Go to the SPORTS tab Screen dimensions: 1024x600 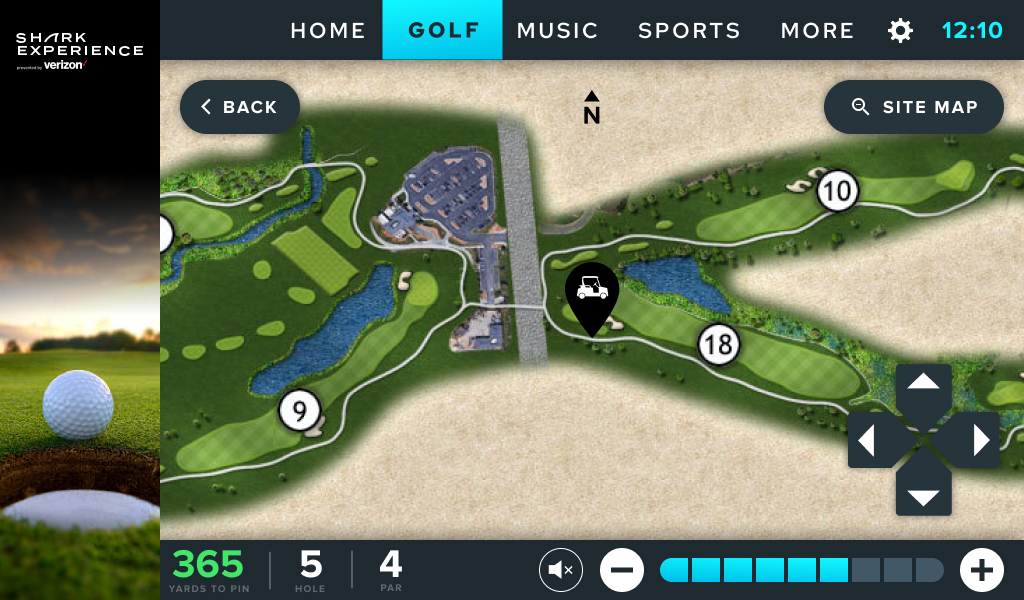tap(689, 30)
